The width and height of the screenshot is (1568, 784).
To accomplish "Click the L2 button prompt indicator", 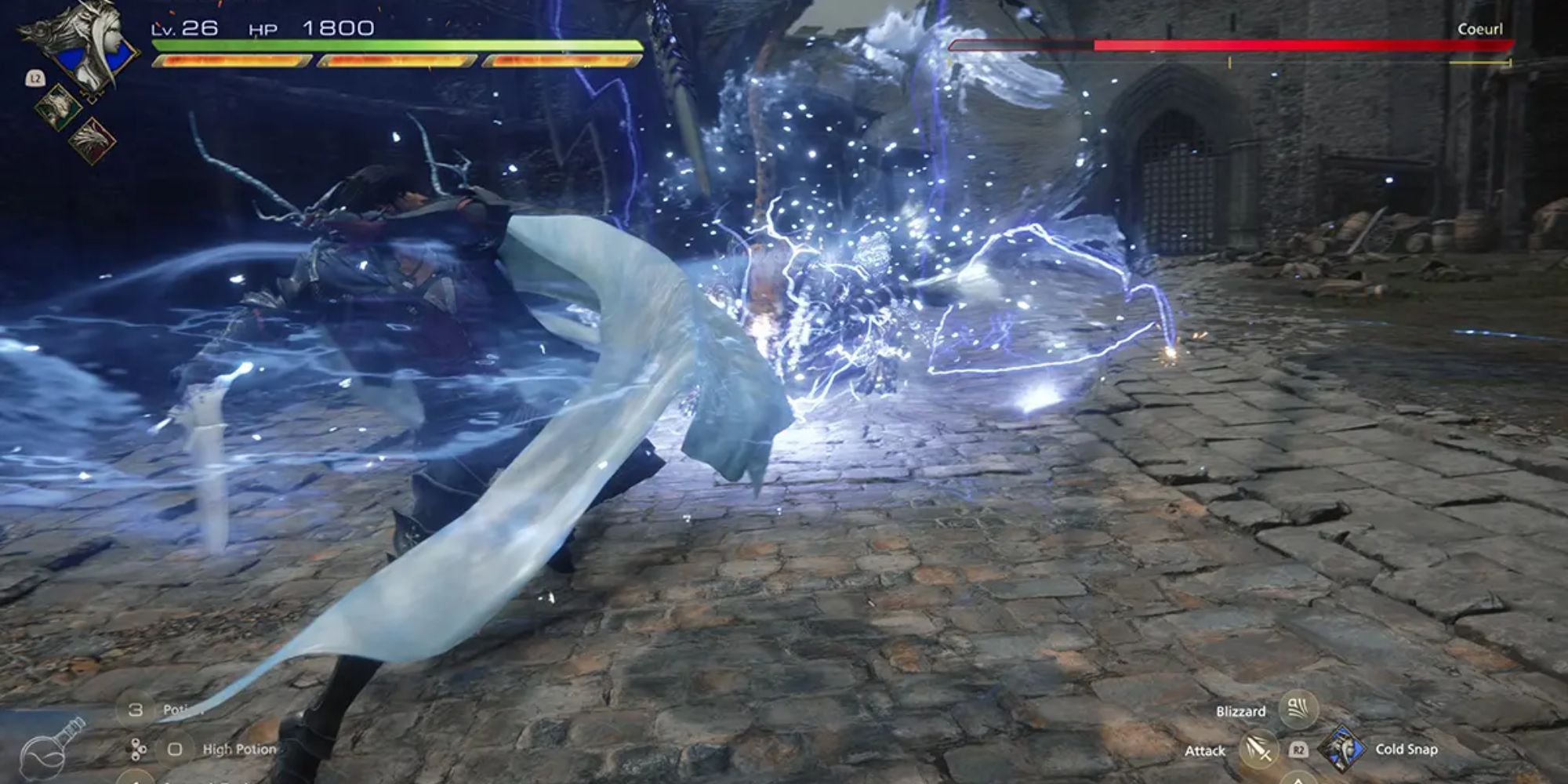I will point(35,78).
